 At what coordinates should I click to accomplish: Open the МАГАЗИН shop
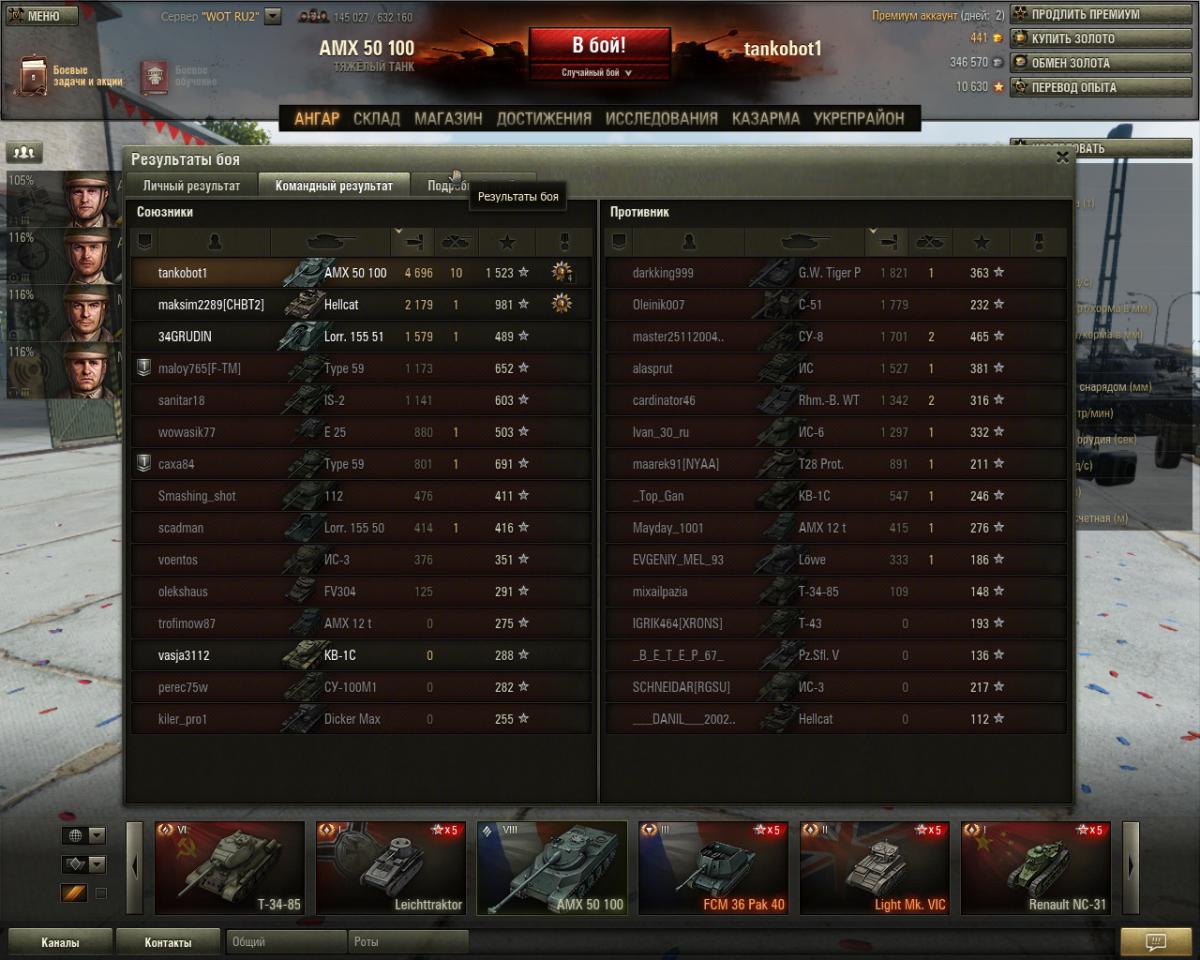click(x=448, y=118)
